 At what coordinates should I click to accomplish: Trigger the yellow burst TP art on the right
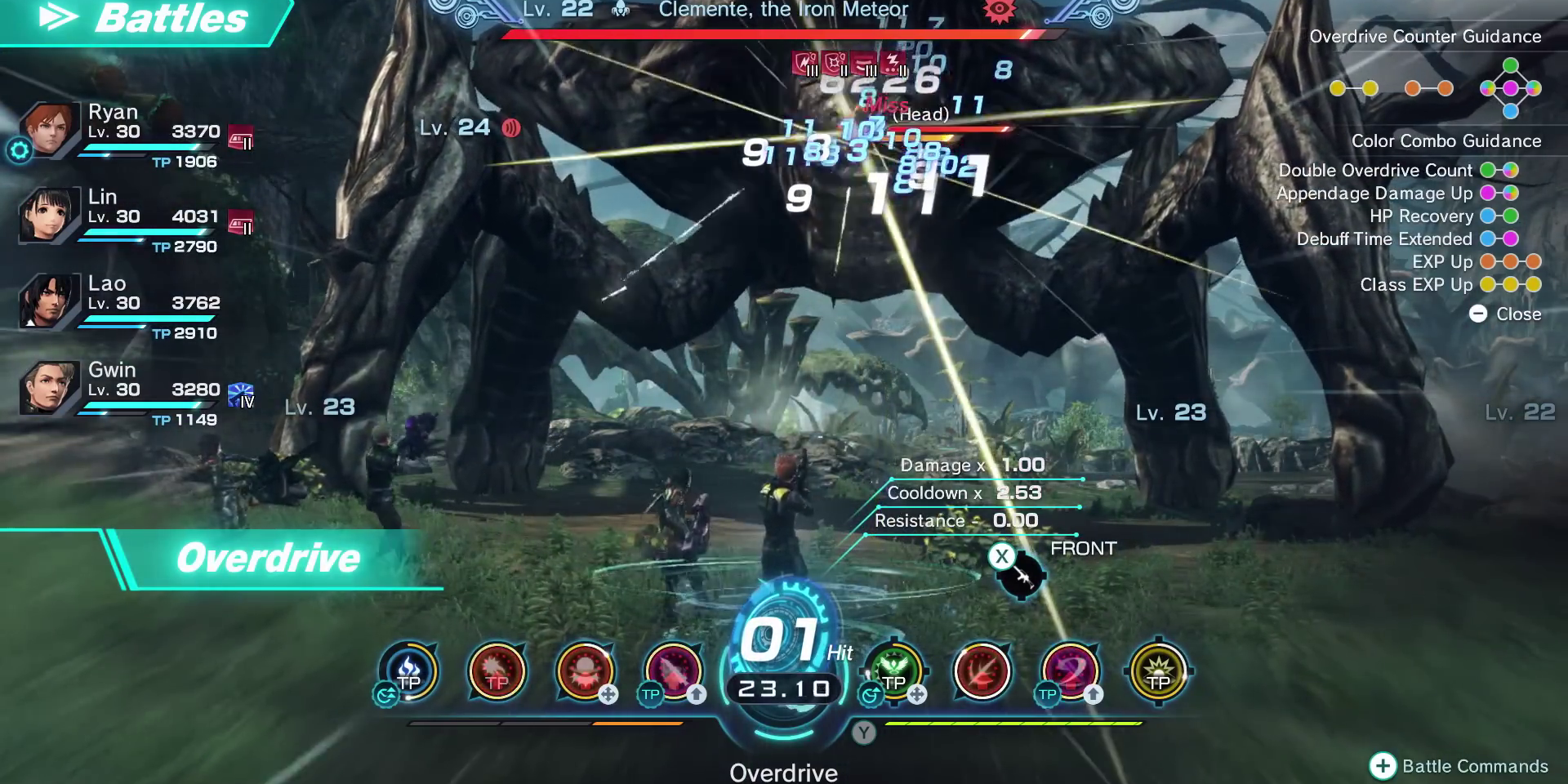(1156, 671)
